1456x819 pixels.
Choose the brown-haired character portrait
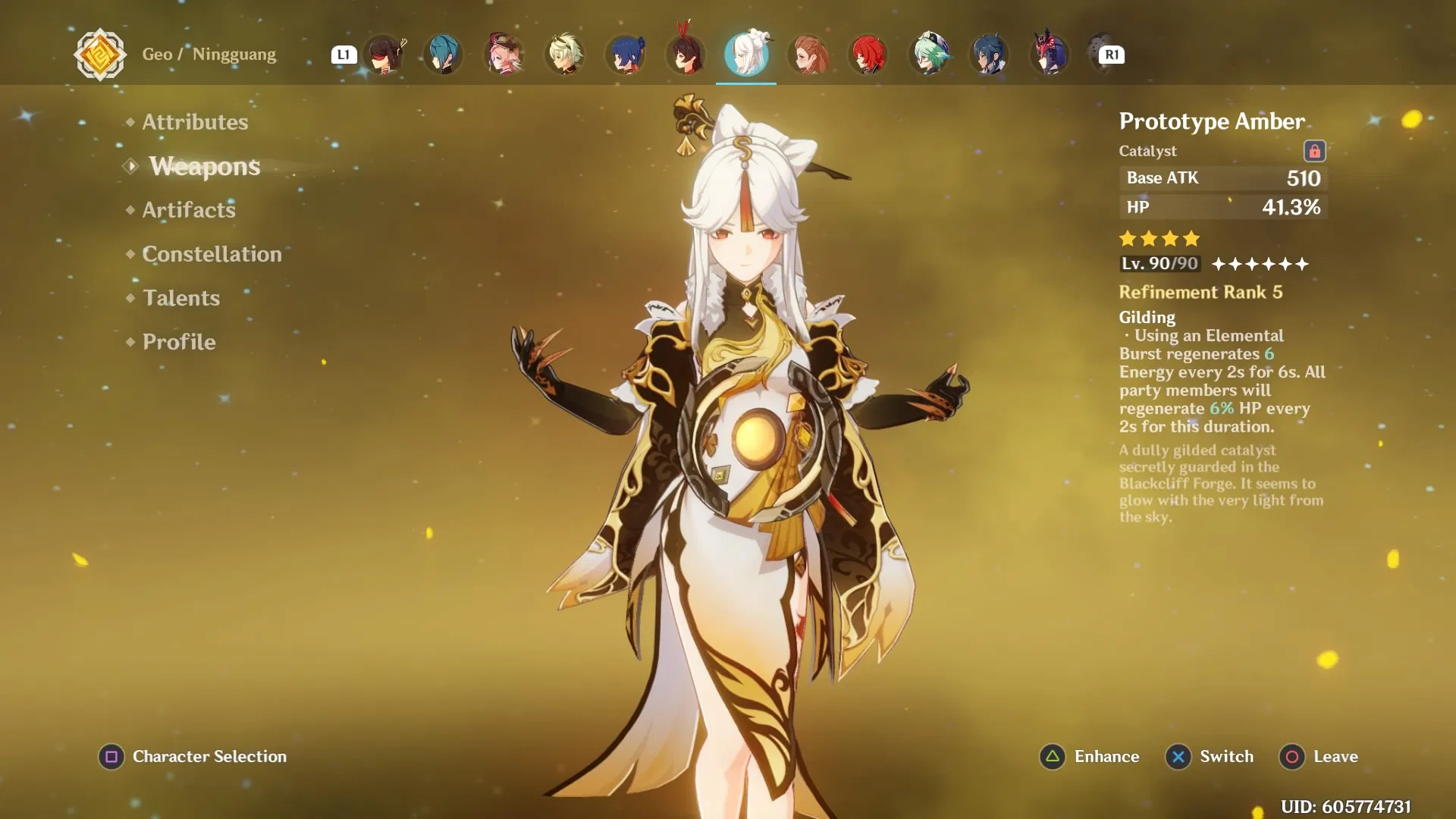coord(808,55)
